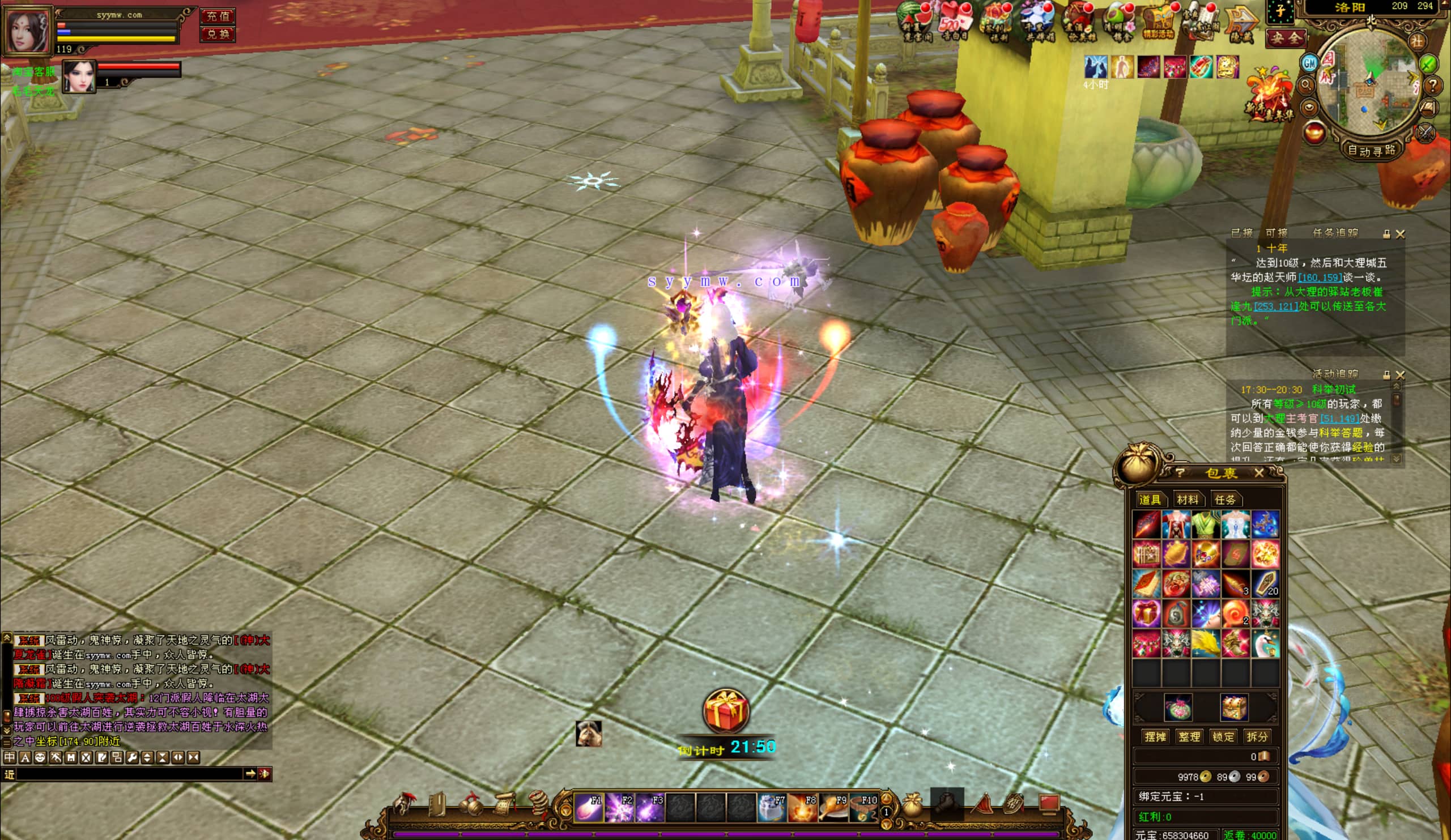Close the 包裹 inventory window
1451x840 pixels.
(1259, 473)
